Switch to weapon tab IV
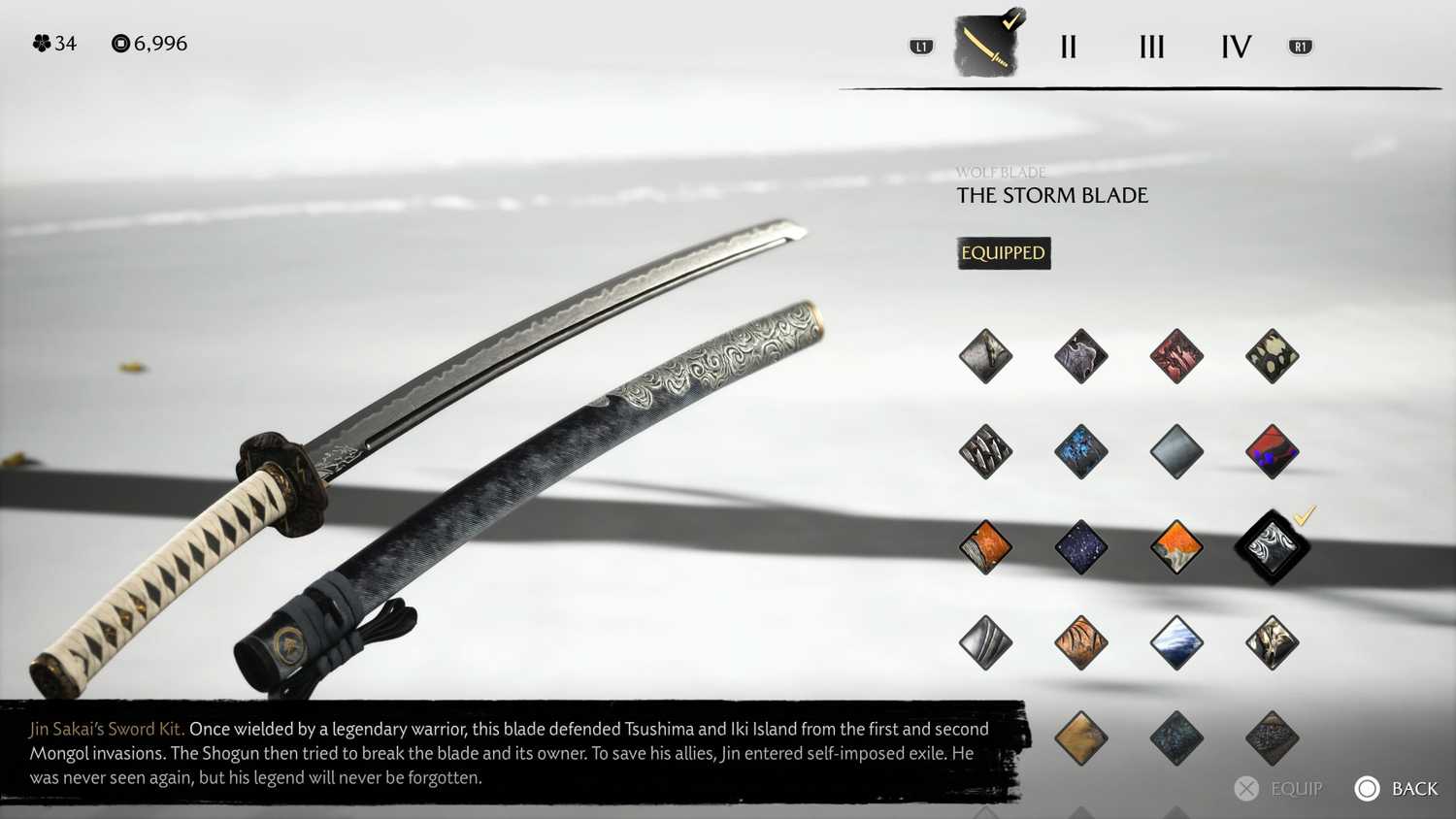This screenshot has height=819, width=1456. tap(1235, 46)
